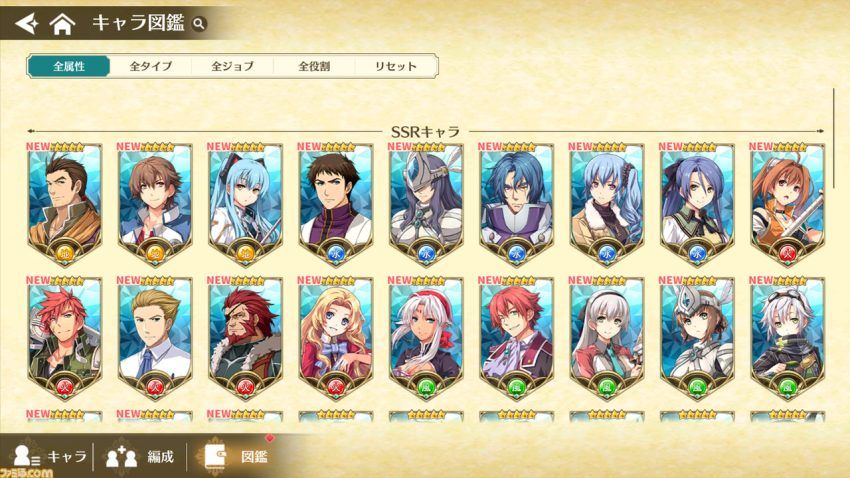The height and width of the screenshot is (478, 850).
Task: Open the 編成 formation menu
Action: [x=140, y=456]
